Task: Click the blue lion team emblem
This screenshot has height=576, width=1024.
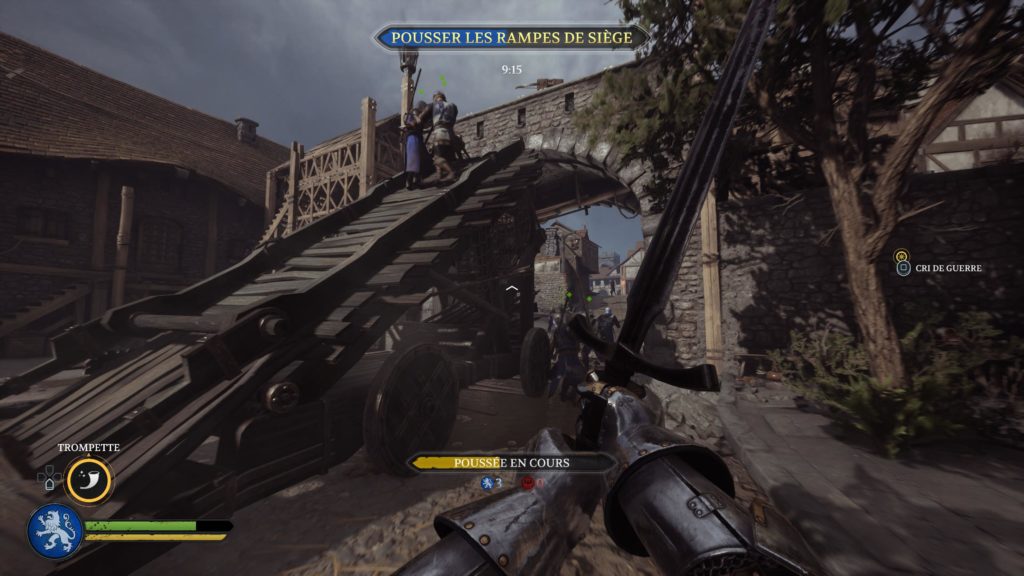Action: tap(54, 530)
